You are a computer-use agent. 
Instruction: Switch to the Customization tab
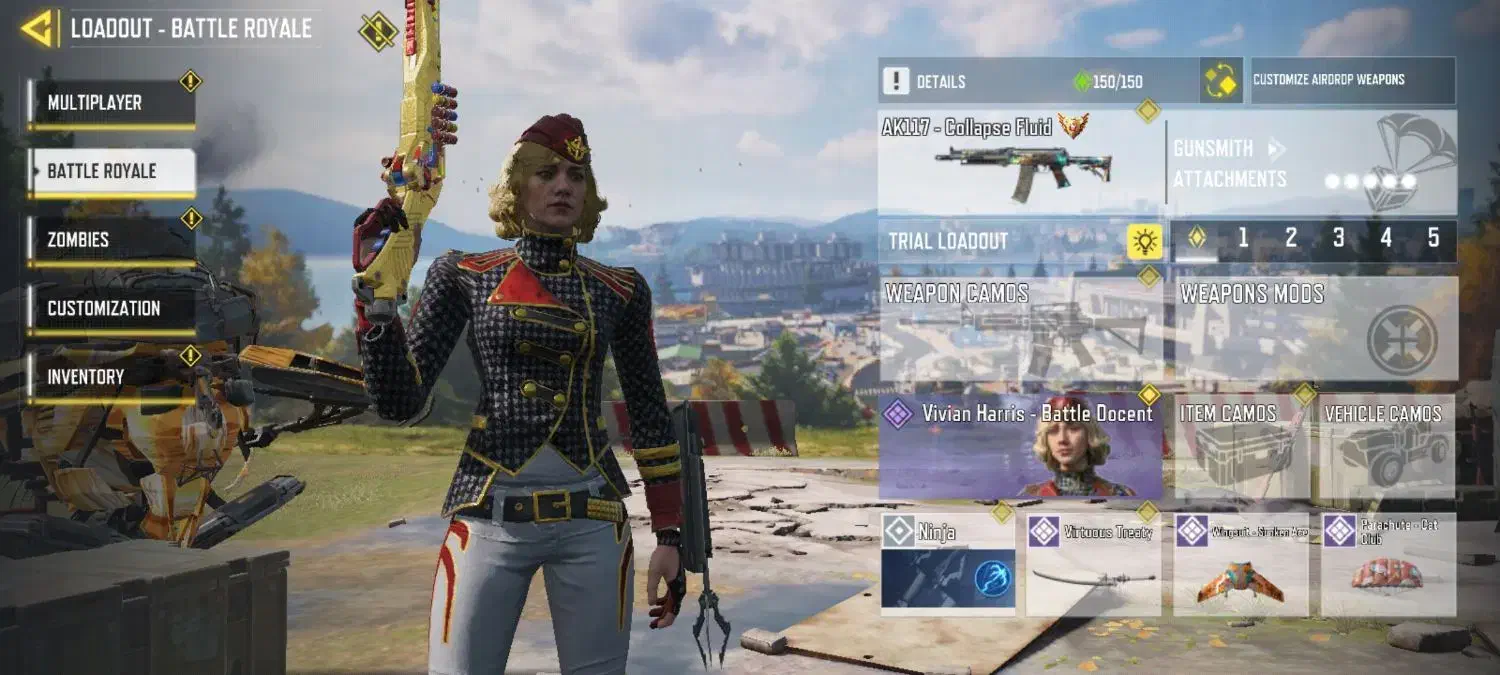[x=111, y=308]
